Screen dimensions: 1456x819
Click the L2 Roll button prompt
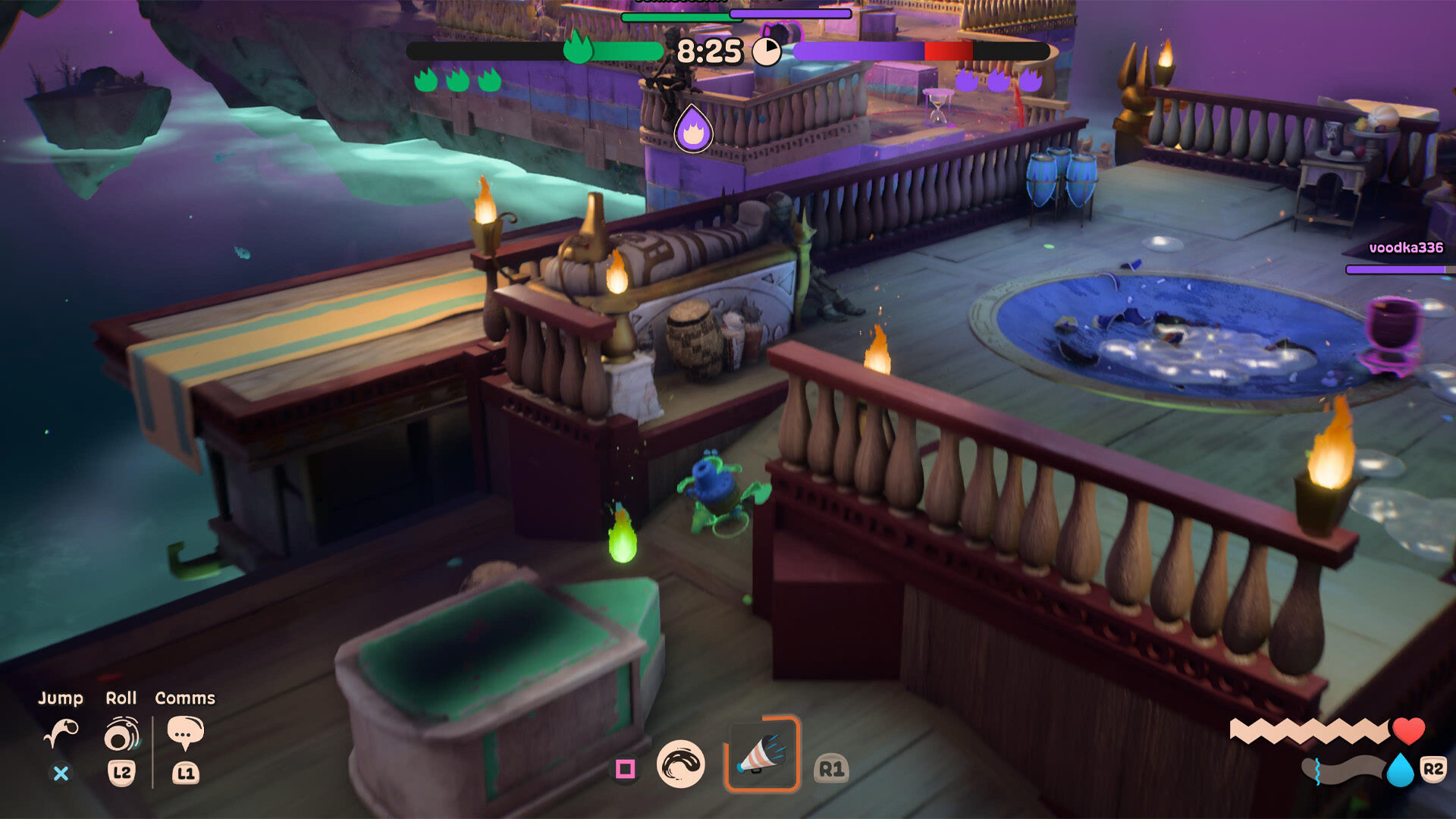124,774
